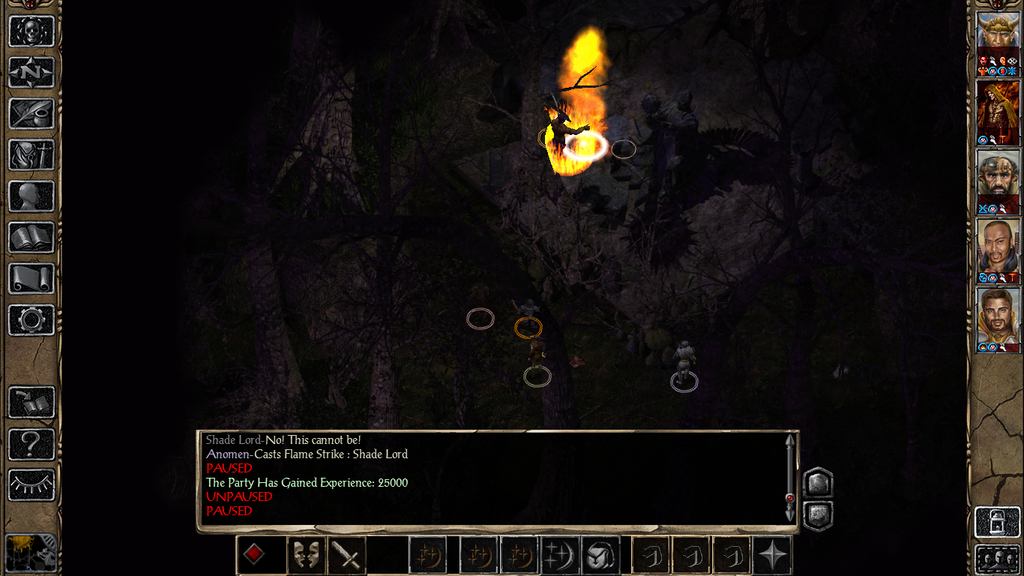Image resolution: width=1024 pixels, height=576 pixels.
Task: Open the options gear menu
Action: (x=31, y=320)
